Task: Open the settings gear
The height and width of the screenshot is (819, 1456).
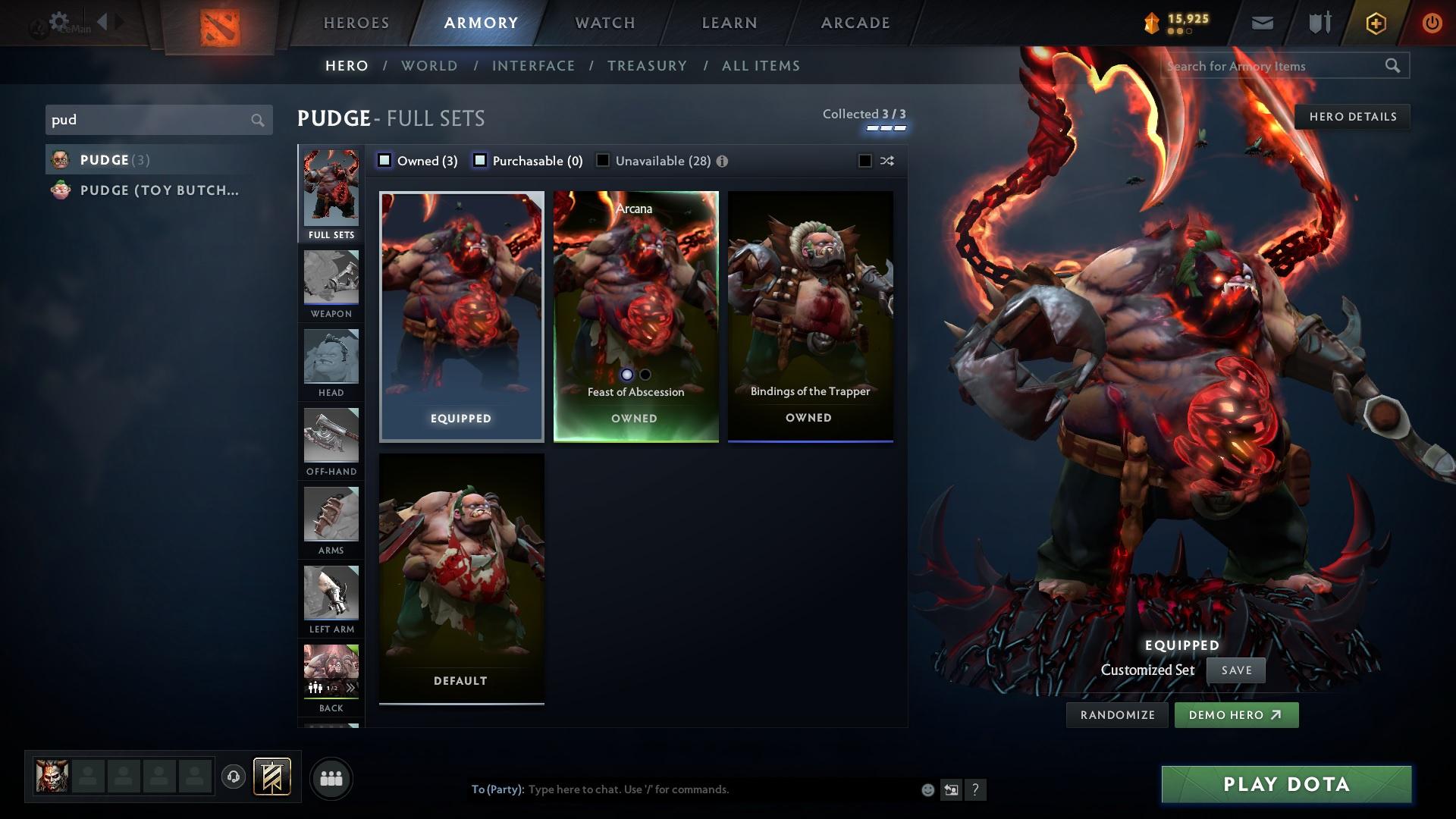Action: (x=58, y=20)
